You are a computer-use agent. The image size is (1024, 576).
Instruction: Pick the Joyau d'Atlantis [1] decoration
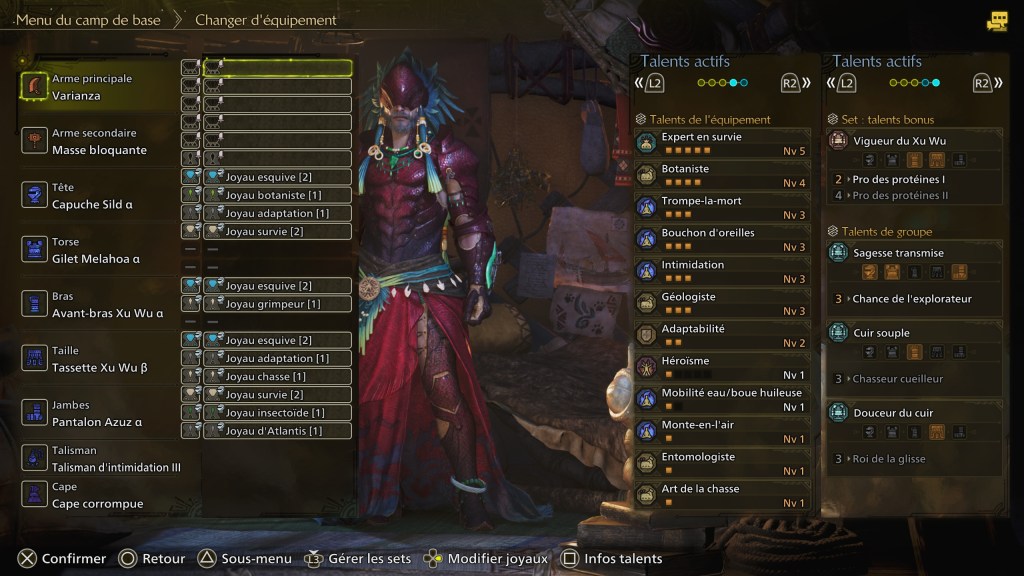point(277,431)
